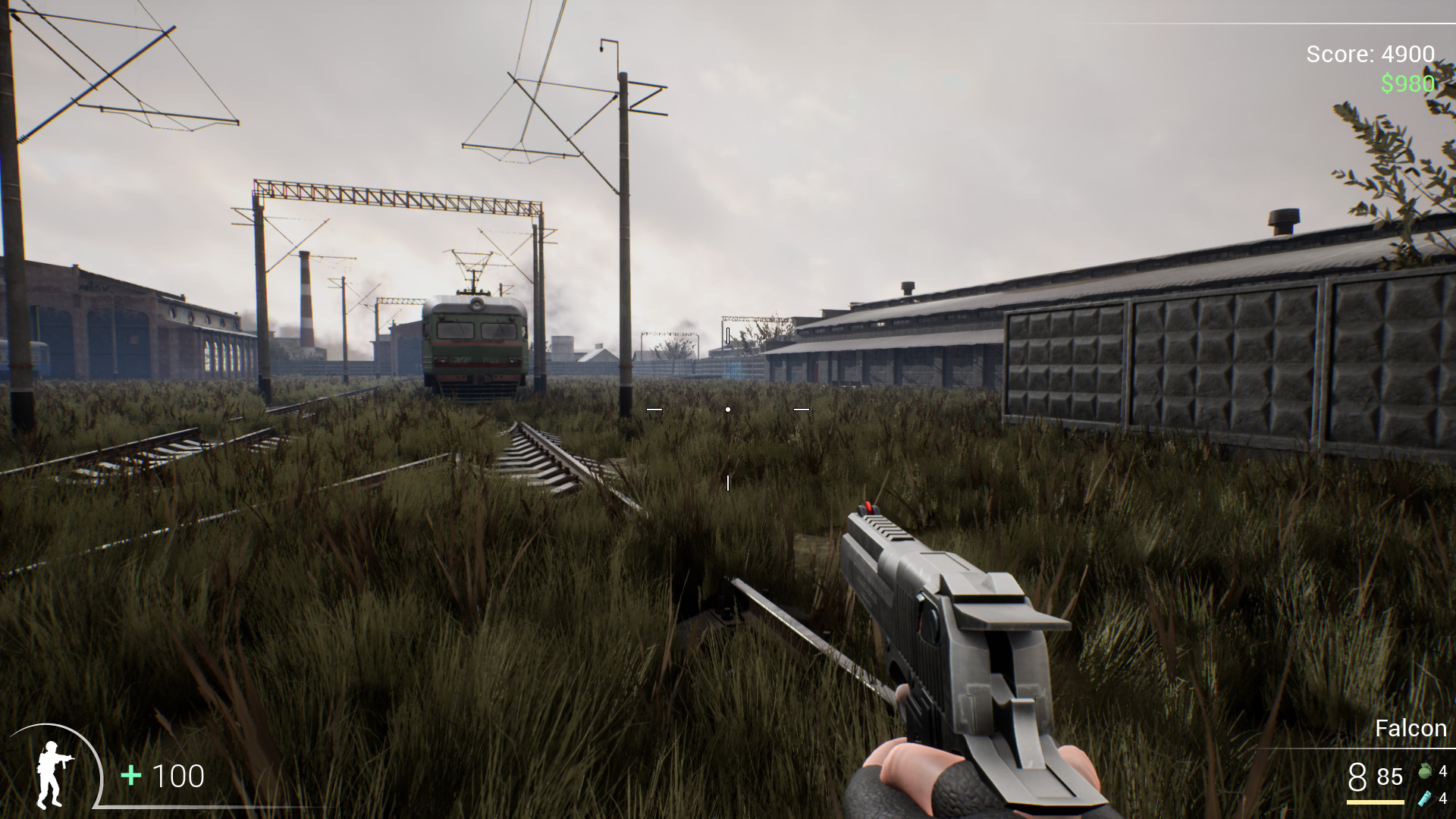Screen dimensions: 1456x819
Task: Expand the Score display panel
Action: tap(1370, 55)
